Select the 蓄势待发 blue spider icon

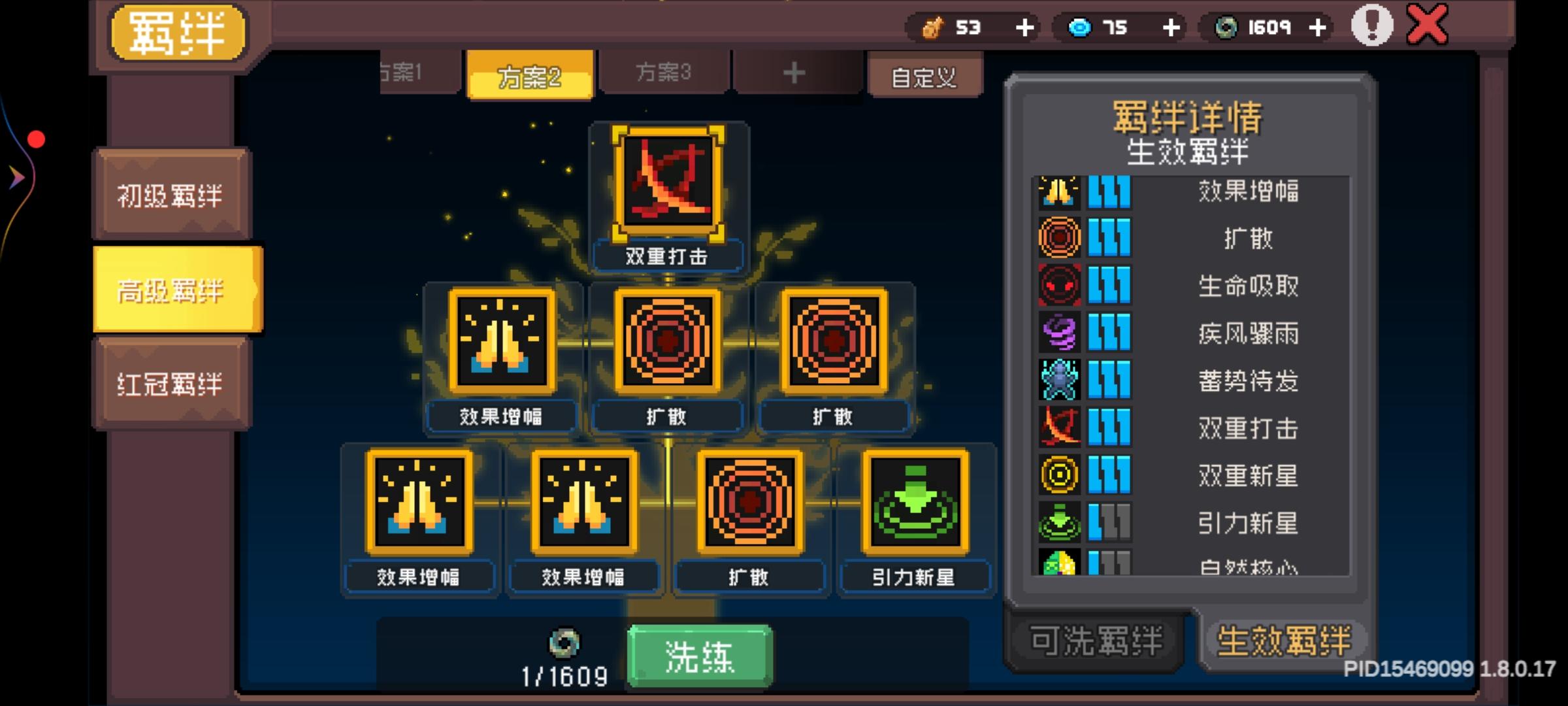(1059, 381)
